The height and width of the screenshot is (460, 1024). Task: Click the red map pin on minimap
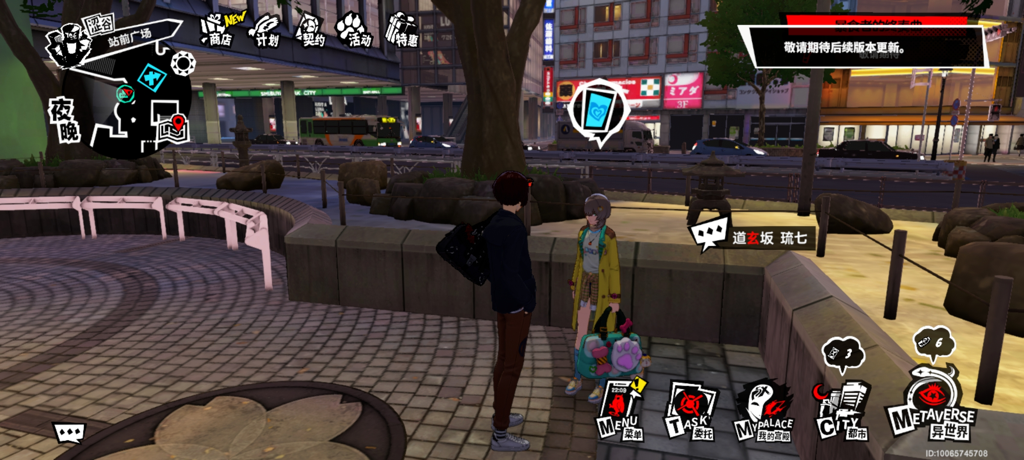click(x=178, y=124)
